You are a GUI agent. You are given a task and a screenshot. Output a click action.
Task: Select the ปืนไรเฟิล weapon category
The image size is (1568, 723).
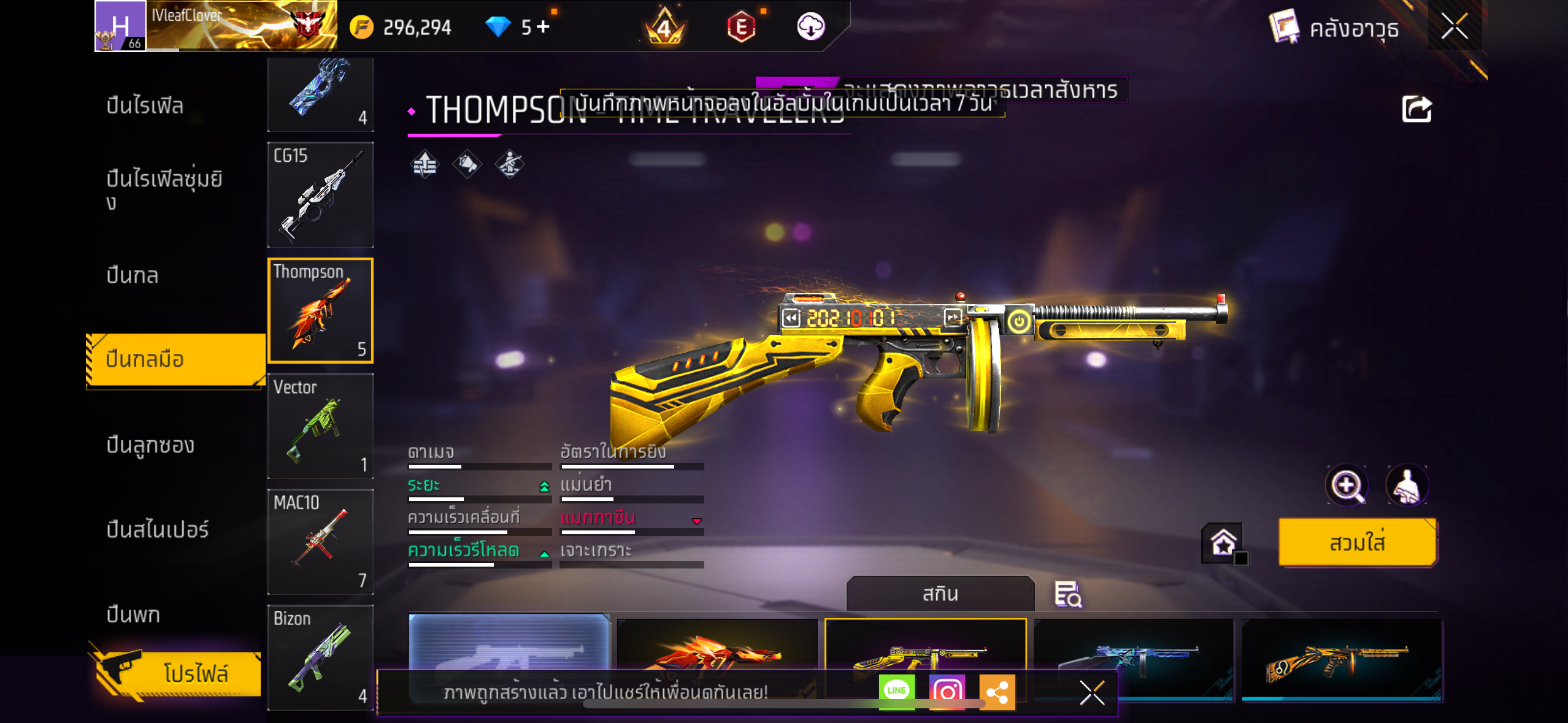(145, 105)
